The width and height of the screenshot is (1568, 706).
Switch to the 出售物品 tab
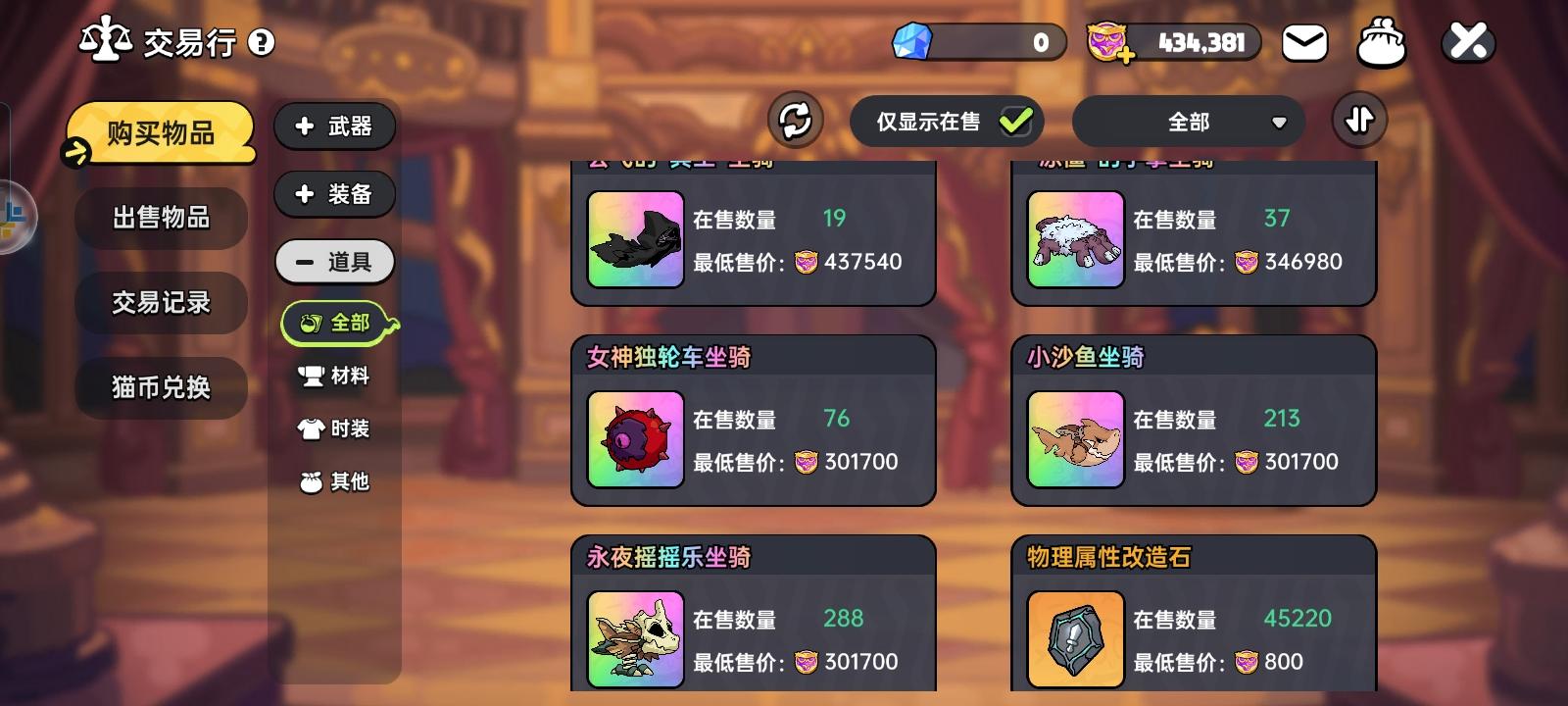(160, 218)
